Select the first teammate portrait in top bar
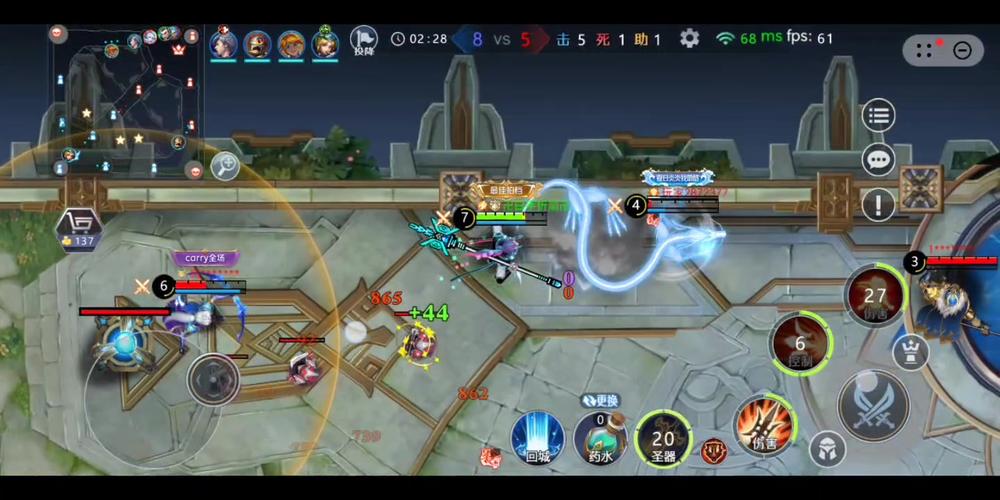 224,44
